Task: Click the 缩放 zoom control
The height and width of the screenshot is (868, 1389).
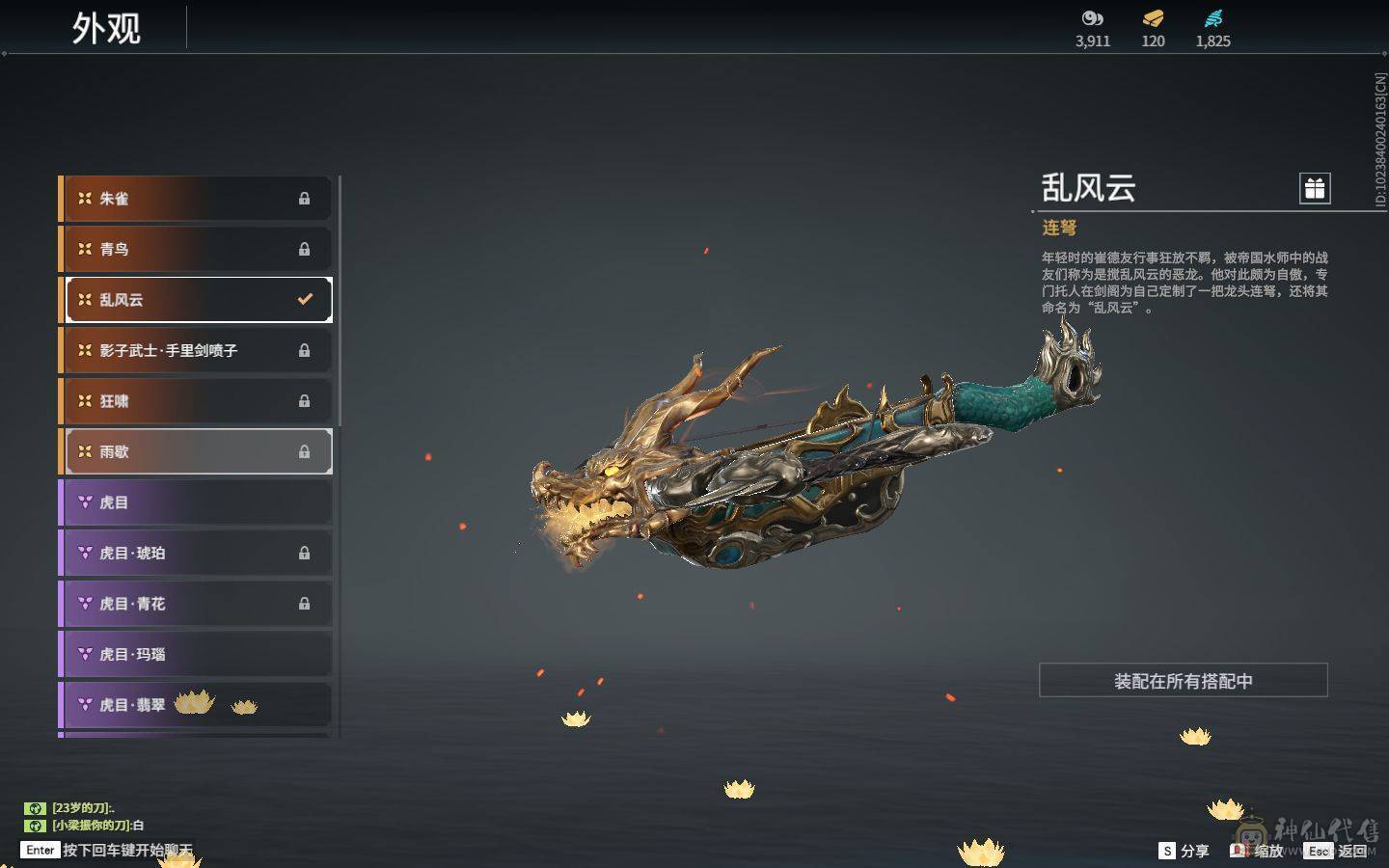Action: point(1257,851)
